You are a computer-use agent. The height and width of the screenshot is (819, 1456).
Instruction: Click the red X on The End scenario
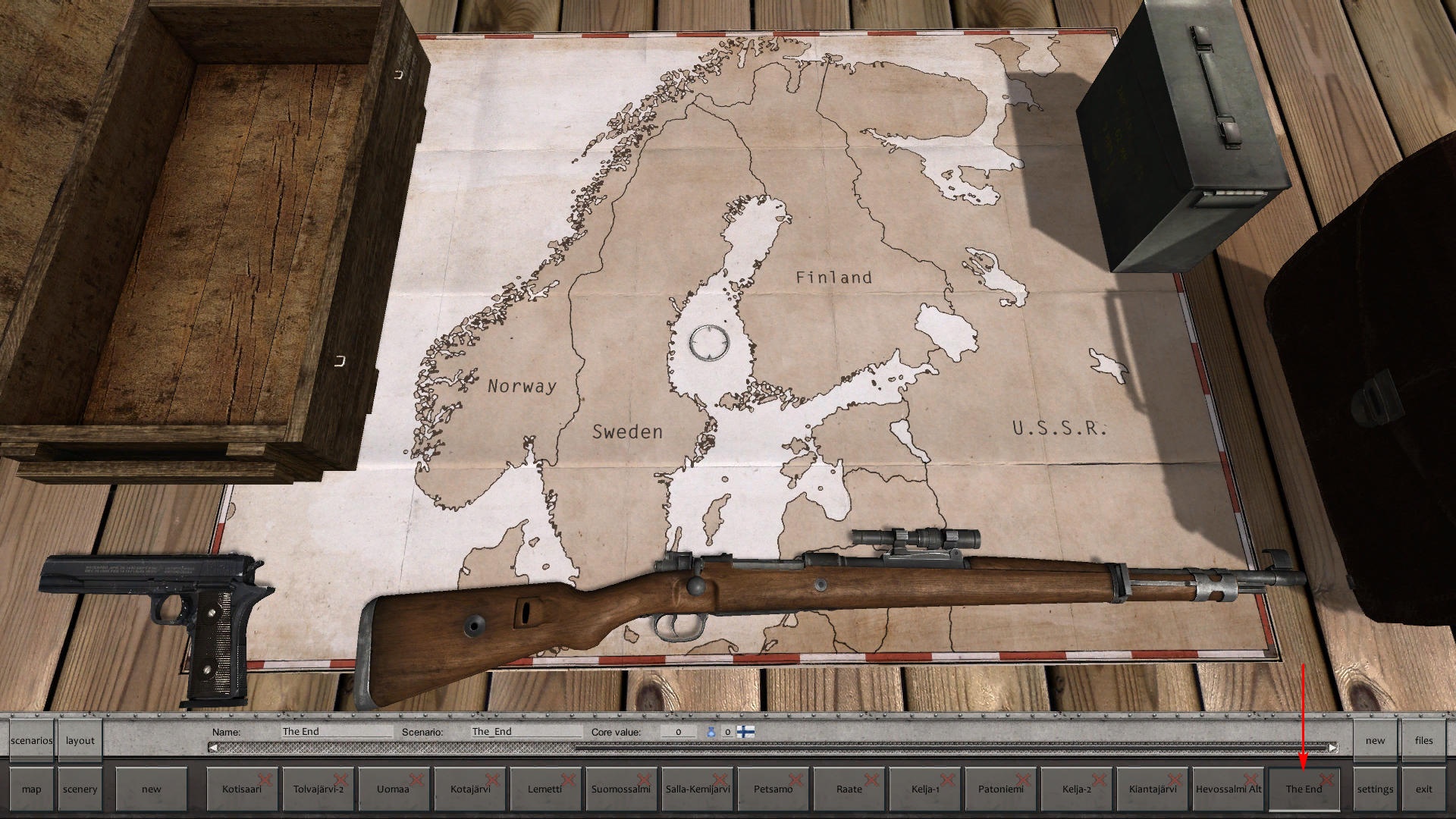[1326, 780]
